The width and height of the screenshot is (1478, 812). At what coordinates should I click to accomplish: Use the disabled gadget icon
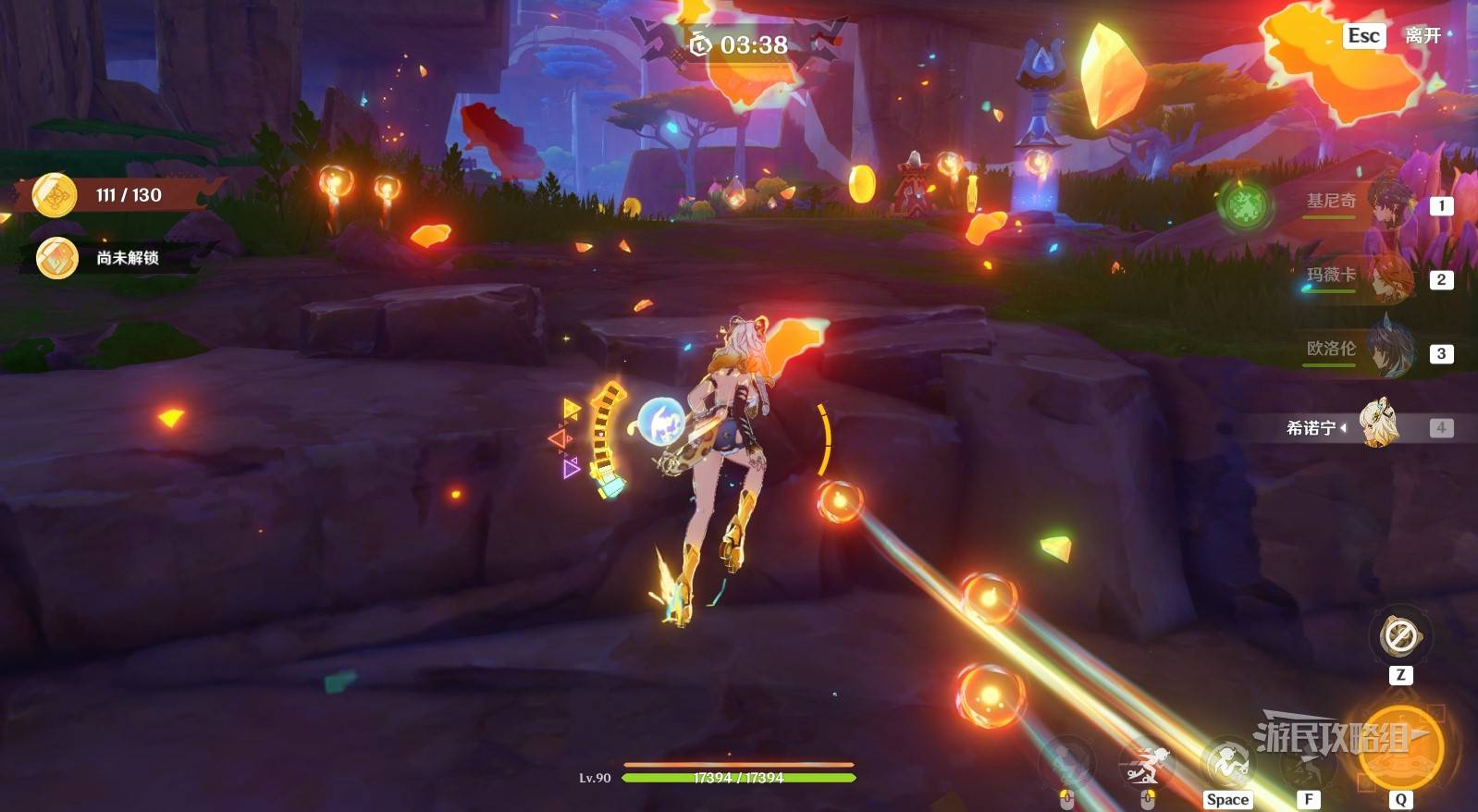coord(1400,636)
